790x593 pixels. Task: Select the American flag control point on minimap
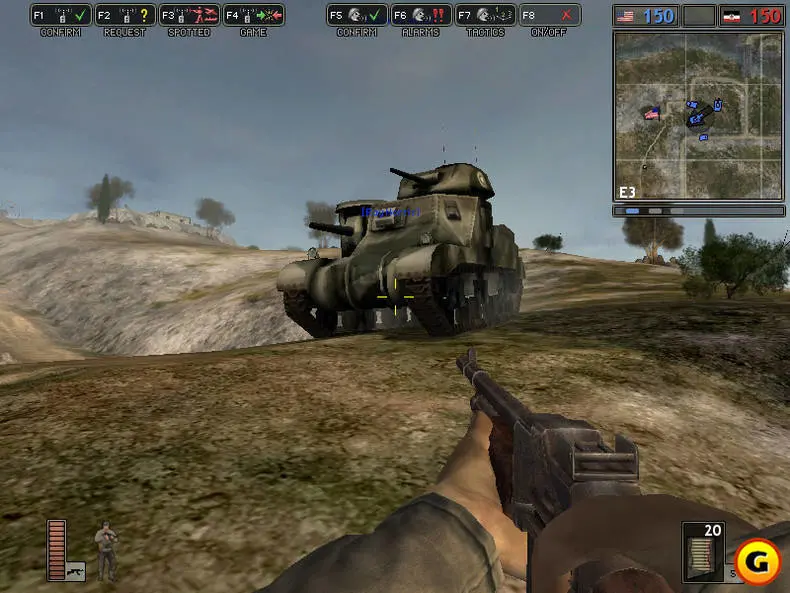(652, 113)
